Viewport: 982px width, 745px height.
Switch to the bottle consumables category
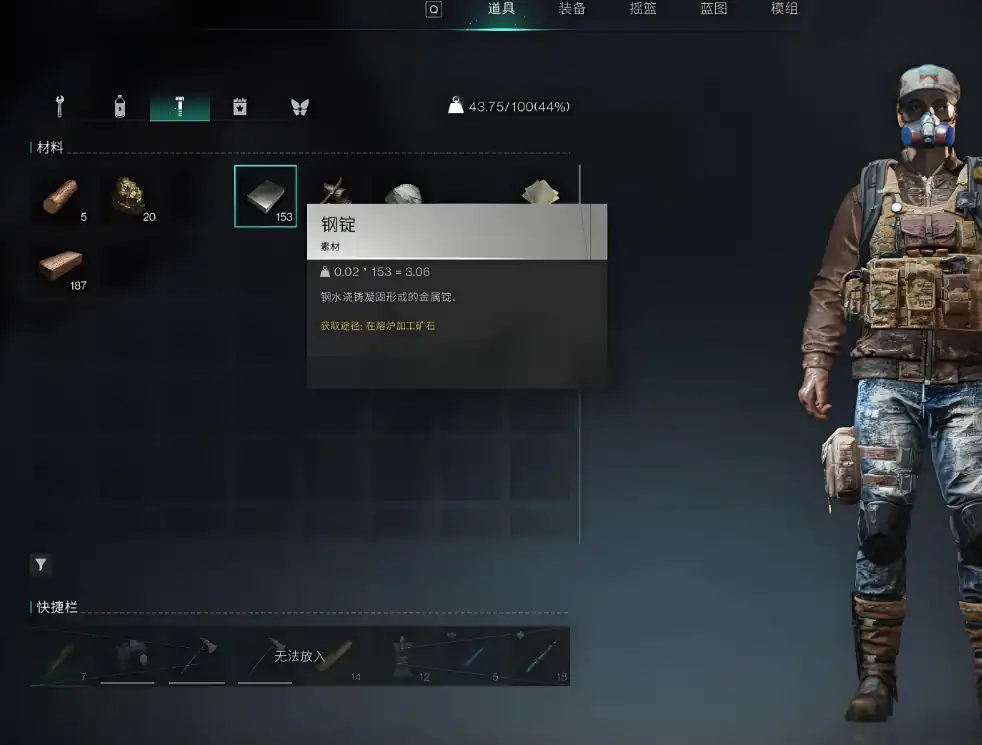coord(120,106)
